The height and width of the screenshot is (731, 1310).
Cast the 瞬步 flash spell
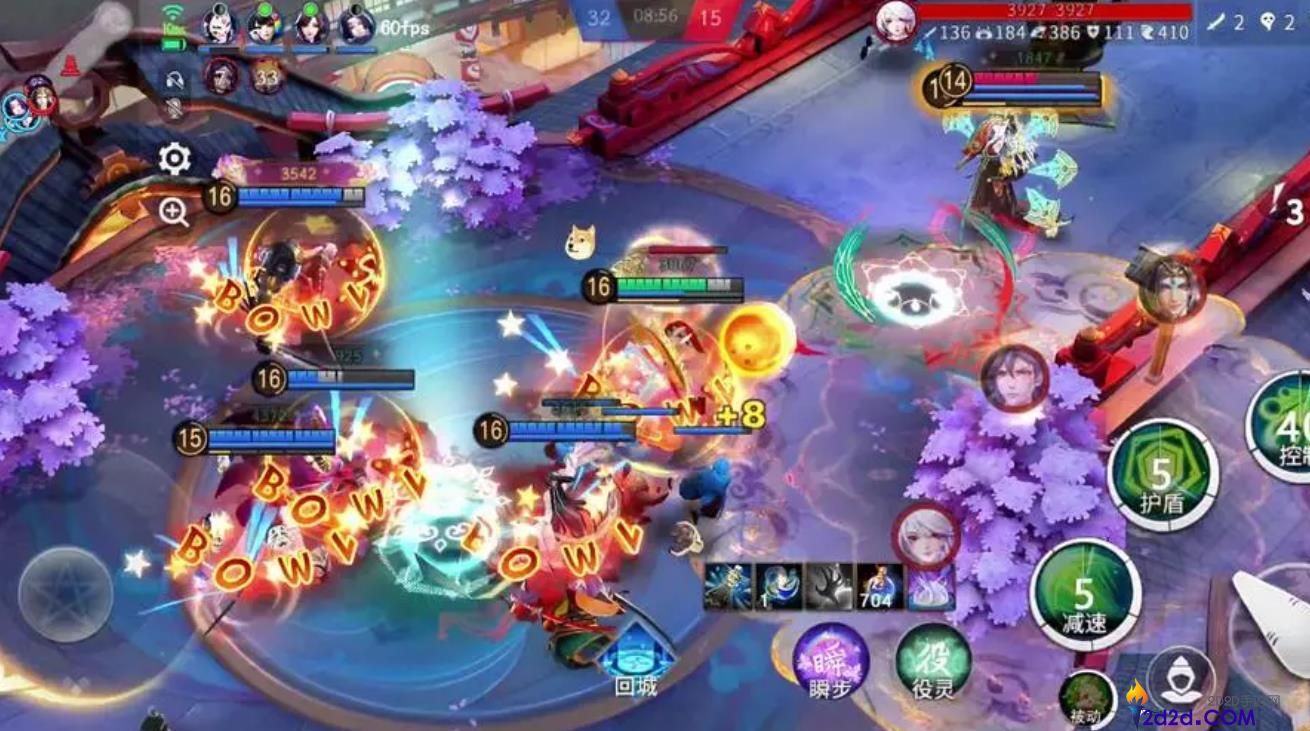tap(830, 660)
